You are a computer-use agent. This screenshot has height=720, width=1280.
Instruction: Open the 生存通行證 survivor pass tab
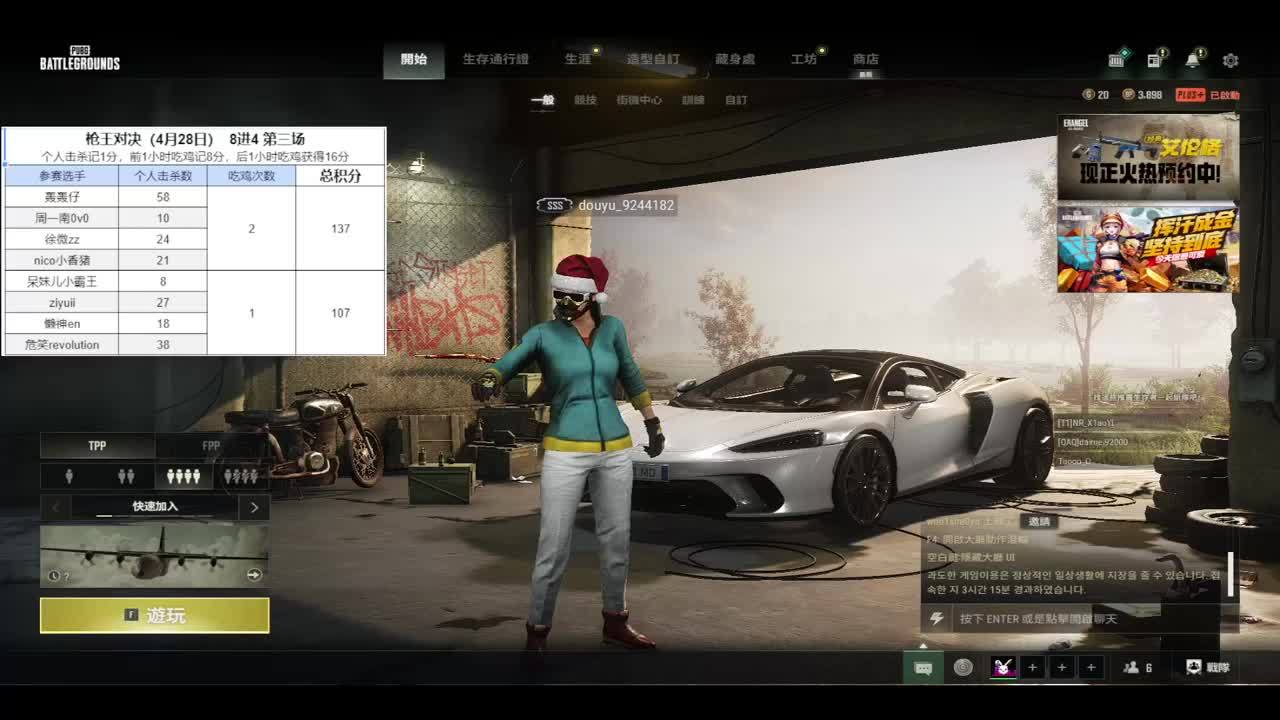coord(495,60)
